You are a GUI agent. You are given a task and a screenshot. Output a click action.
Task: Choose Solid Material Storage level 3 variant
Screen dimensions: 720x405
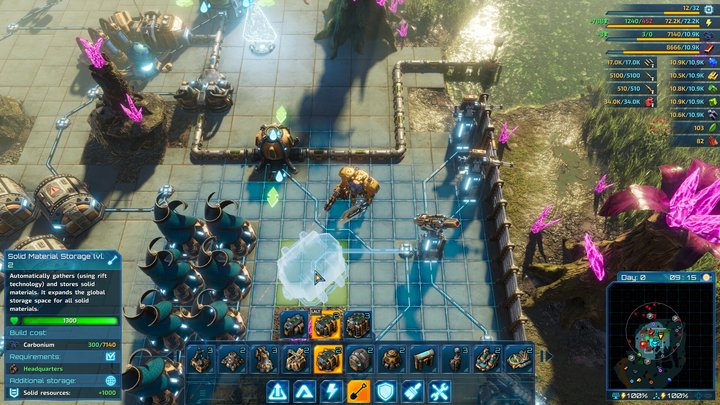(357, 326)
